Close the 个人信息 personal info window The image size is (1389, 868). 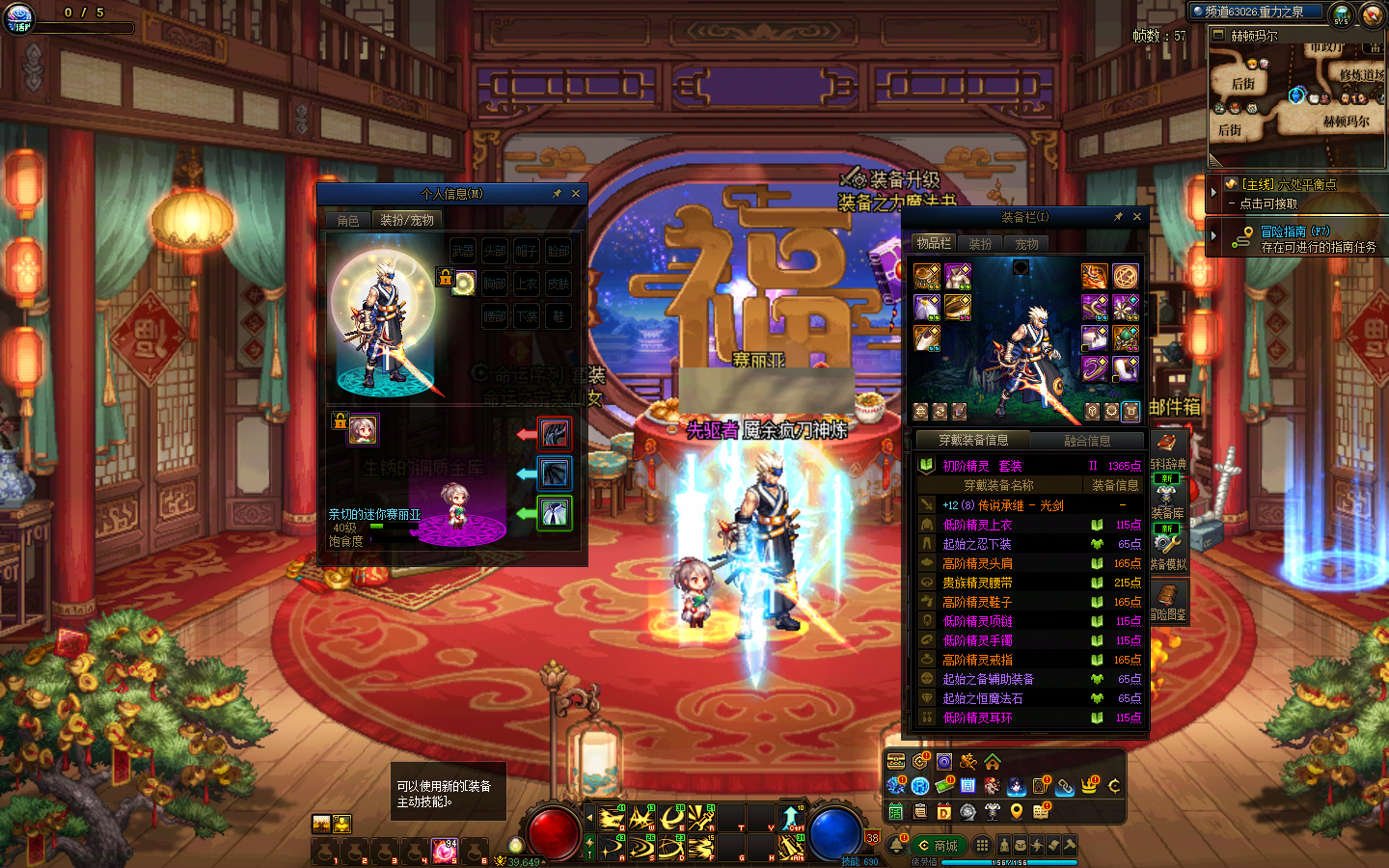click(576, 194)
